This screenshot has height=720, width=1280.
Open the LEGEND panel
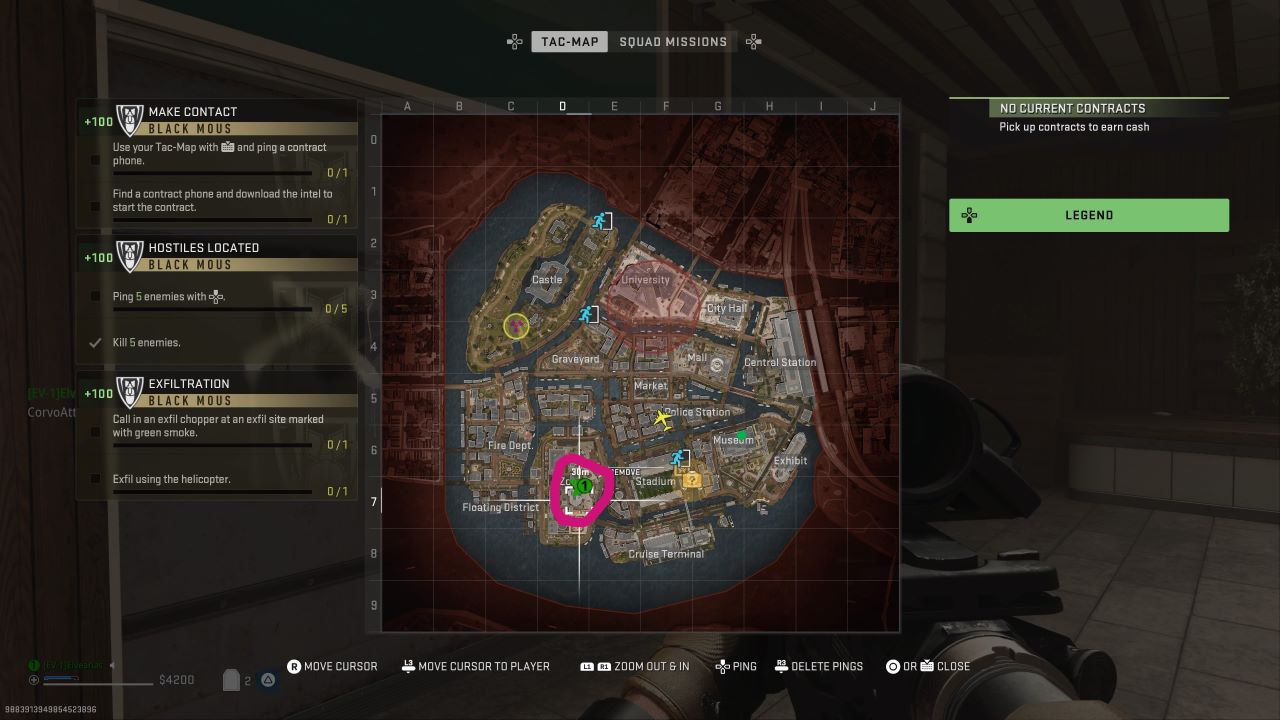tap(1088, 214)
